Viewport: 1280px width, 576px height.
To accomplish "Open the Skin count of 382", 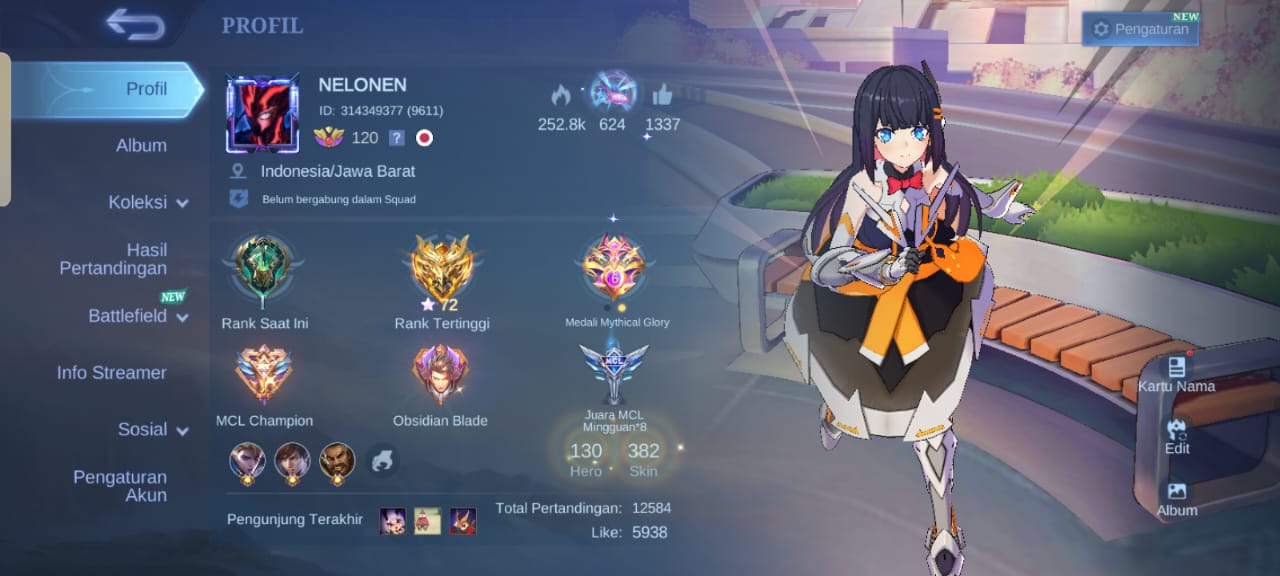I will pyautogui.click(x=643, y=457).
